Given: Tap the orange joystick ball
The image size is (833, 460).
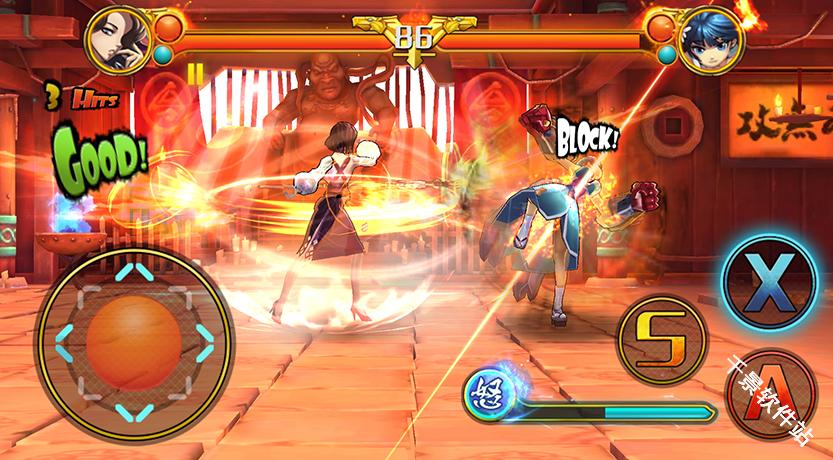Looking at the screenshot, I should [134, 342].
